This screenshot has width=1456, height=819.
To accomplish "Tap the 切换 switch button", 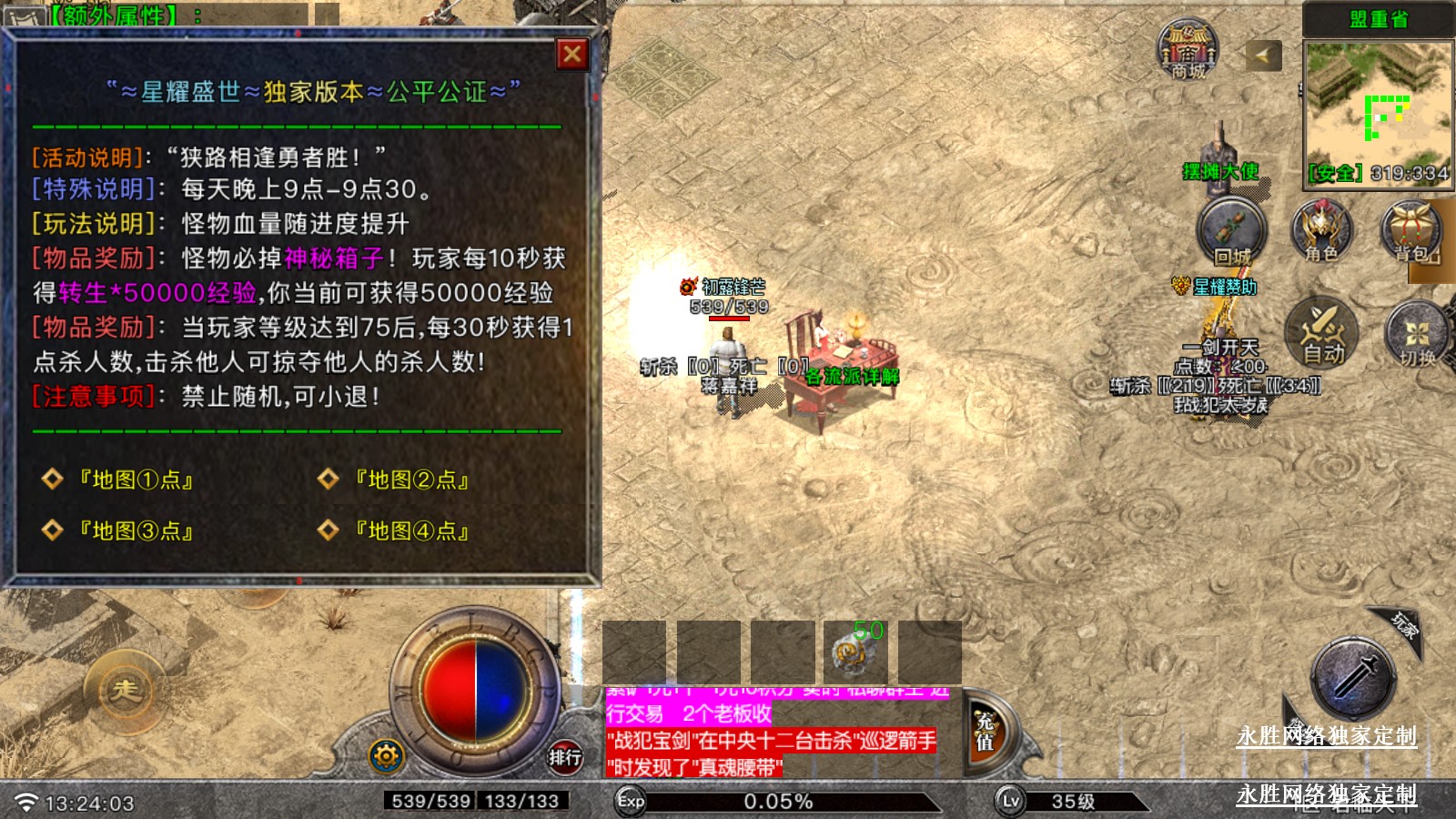I will pos(1416,333).
